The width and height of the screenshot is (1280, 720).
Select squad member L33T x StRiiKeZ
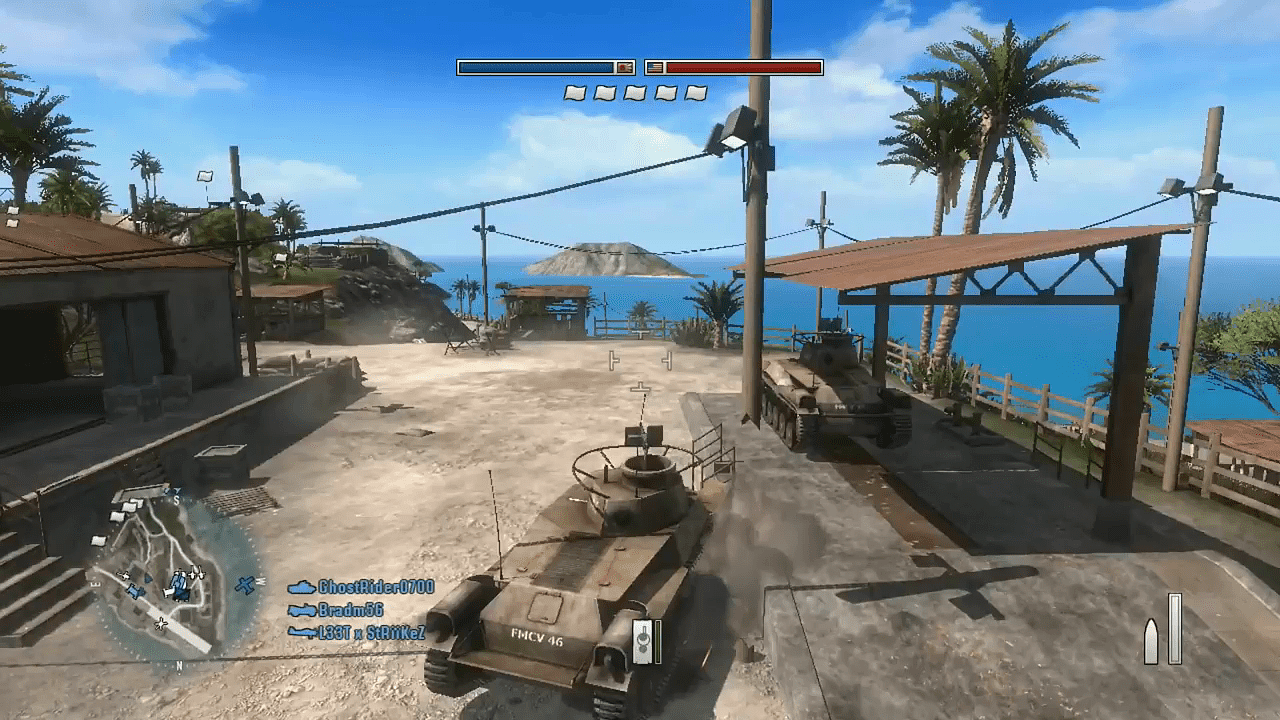(371, 632)
